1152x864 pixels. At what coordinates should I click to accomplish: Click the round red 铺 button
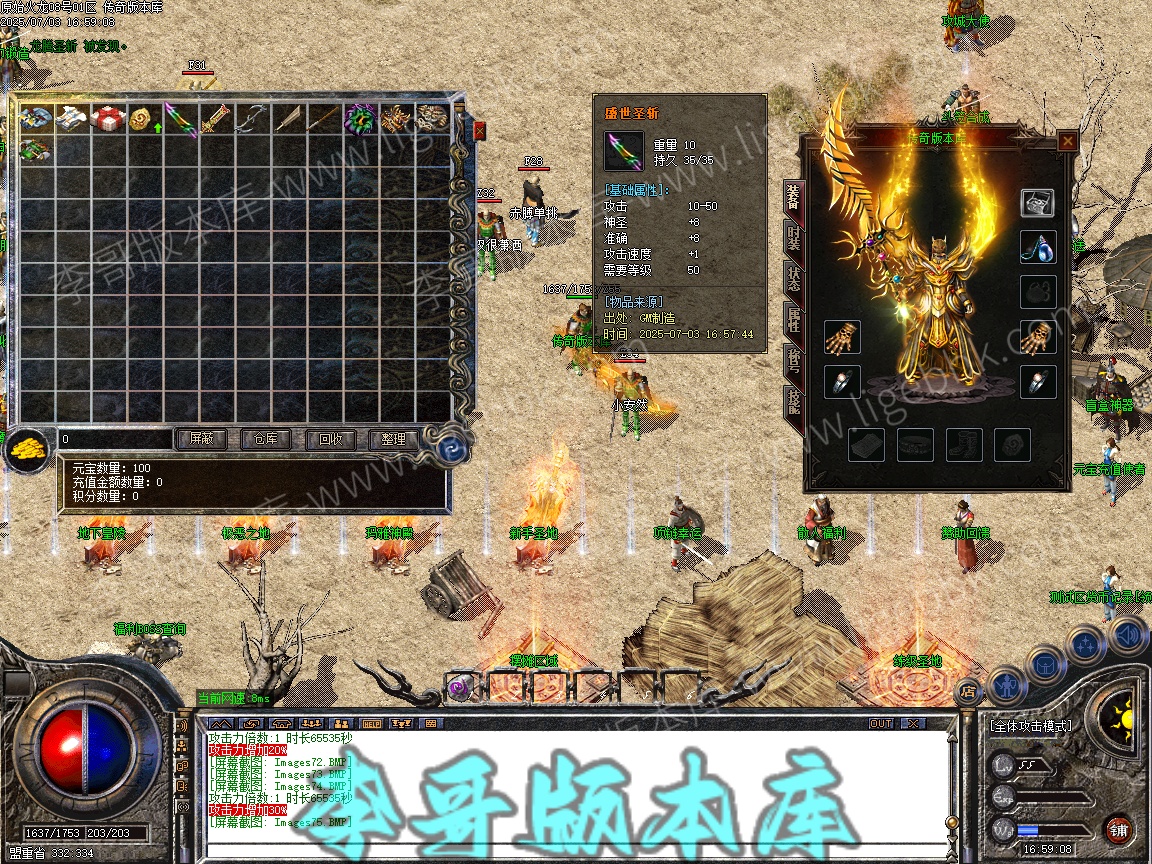pos(1119,829)
